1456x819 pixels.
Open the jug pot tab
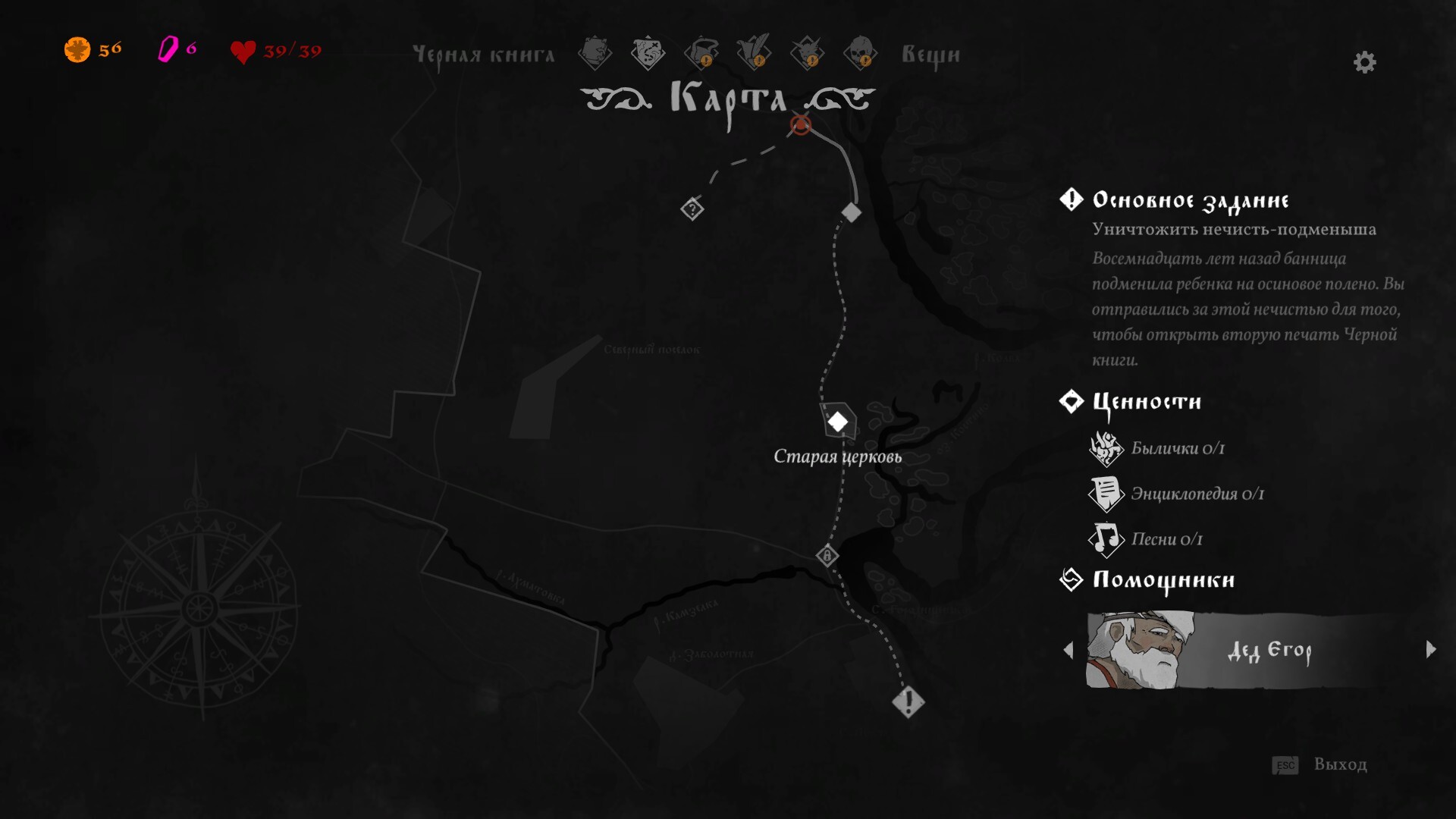coord(701,53)
